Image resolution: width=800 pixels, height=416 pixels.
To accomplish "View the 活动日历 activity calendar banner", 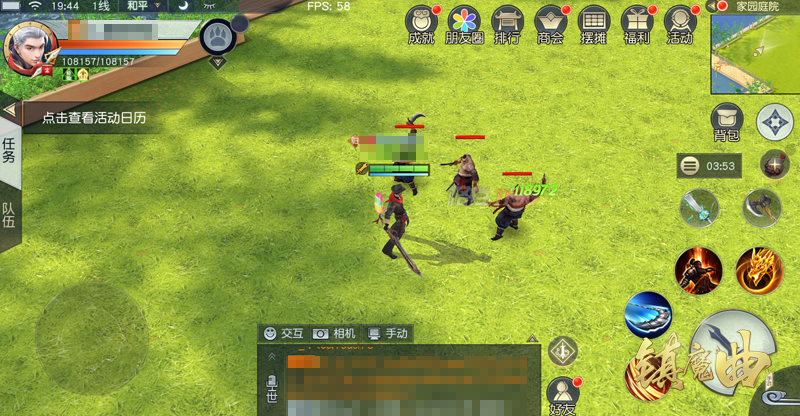I will [94, 118].
